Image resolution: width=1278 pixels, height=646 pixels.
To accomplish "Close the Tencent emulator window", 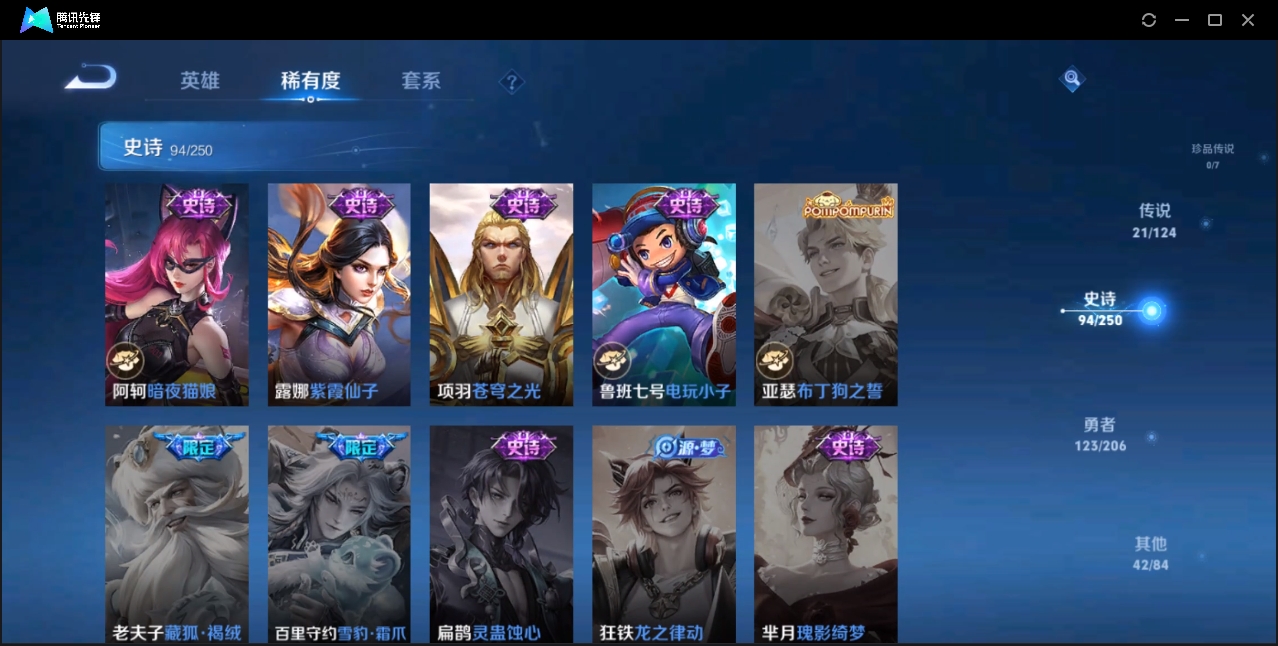I will click(x=1248, y=20).
